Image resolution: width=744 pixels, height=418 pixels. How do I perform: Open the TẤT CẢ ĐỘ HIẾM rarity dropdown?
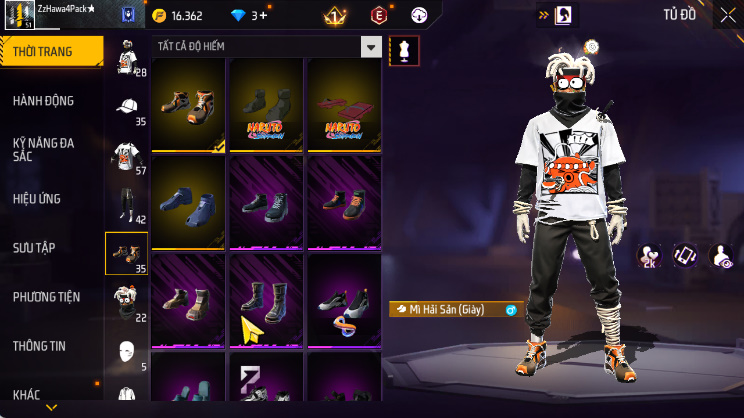(371, 47)
